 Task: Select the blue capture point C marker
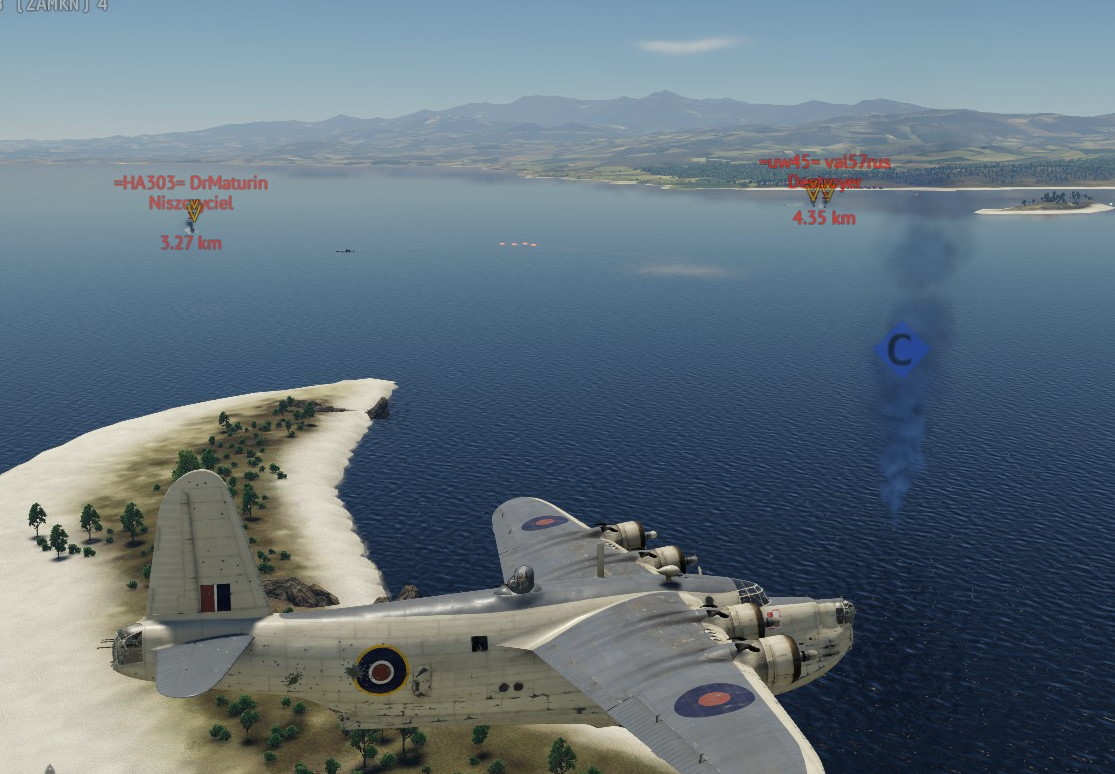[x=900, y=350]
